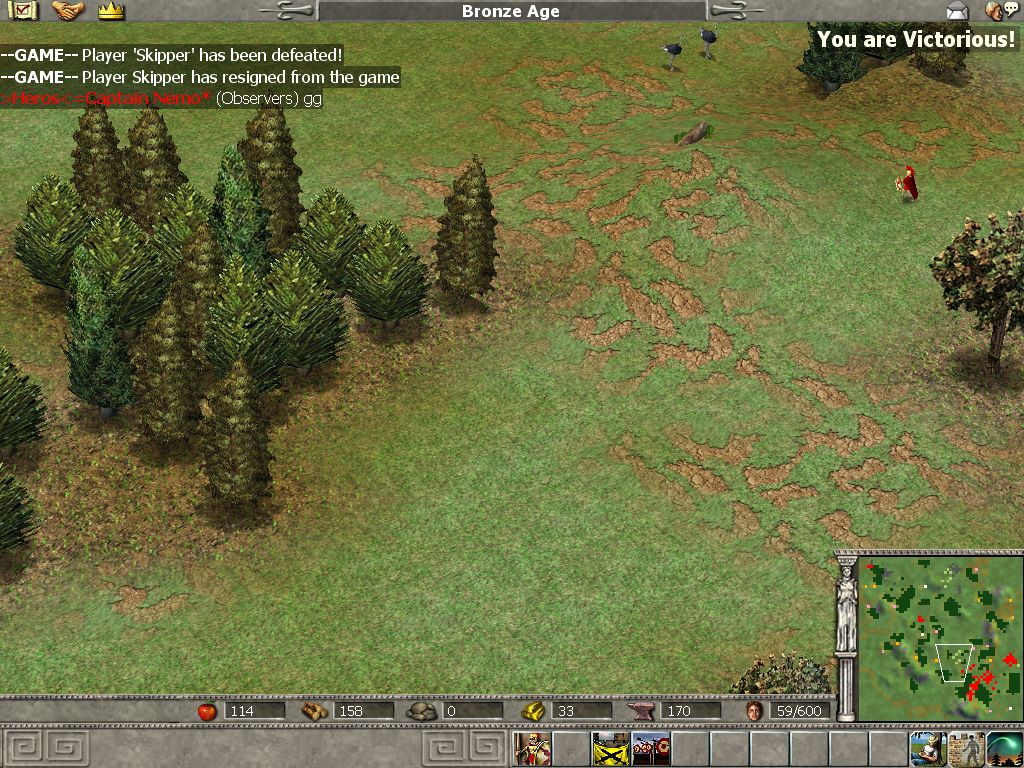
Task: Click the apple food resource icon
Action: (x=207, y=711)
